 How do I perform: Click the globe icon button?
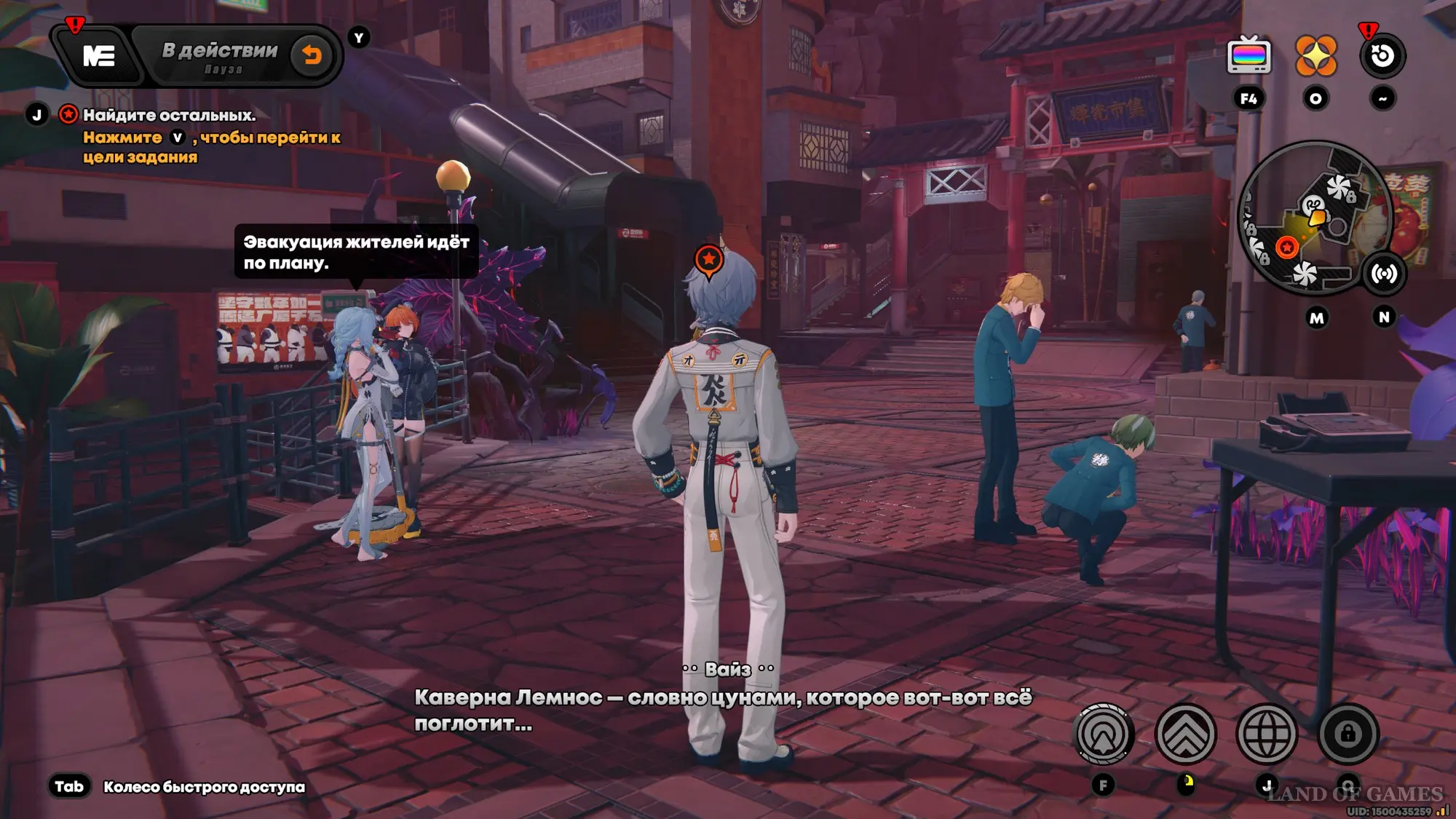click(1267, 734)
